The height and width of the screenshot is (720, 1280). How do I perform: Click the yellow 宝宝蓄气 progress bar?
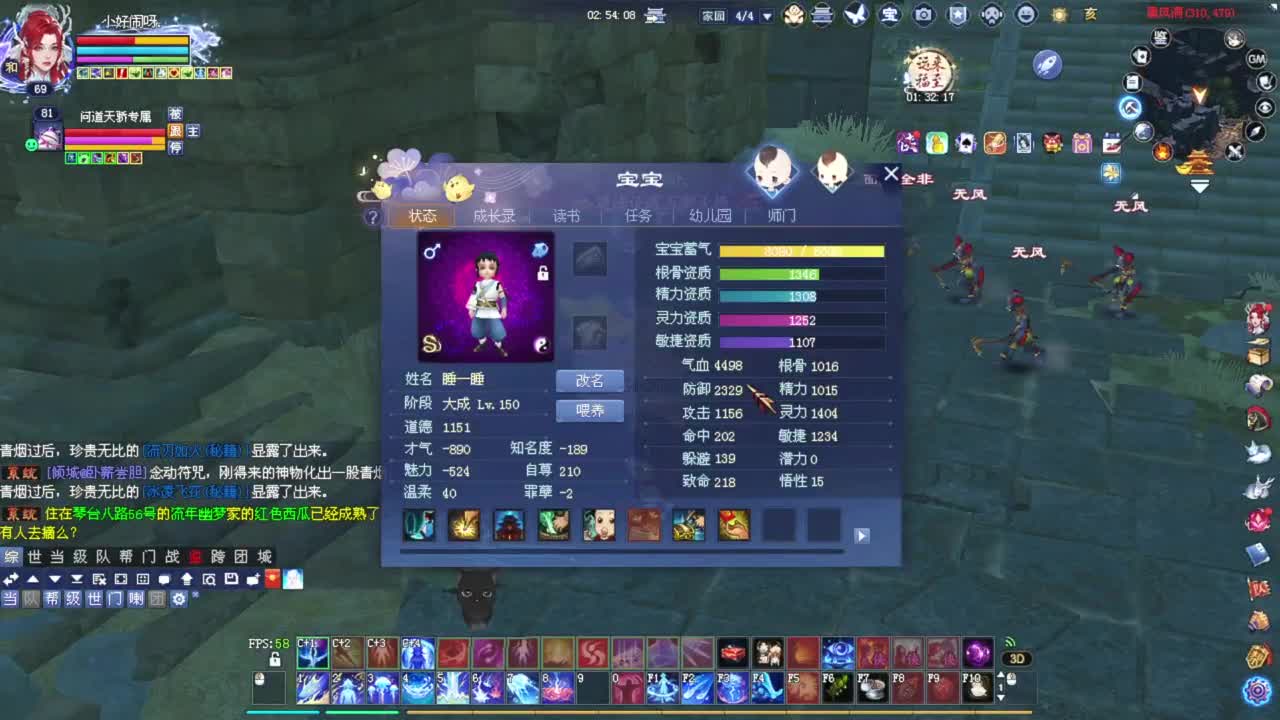[x=800, y=249]
